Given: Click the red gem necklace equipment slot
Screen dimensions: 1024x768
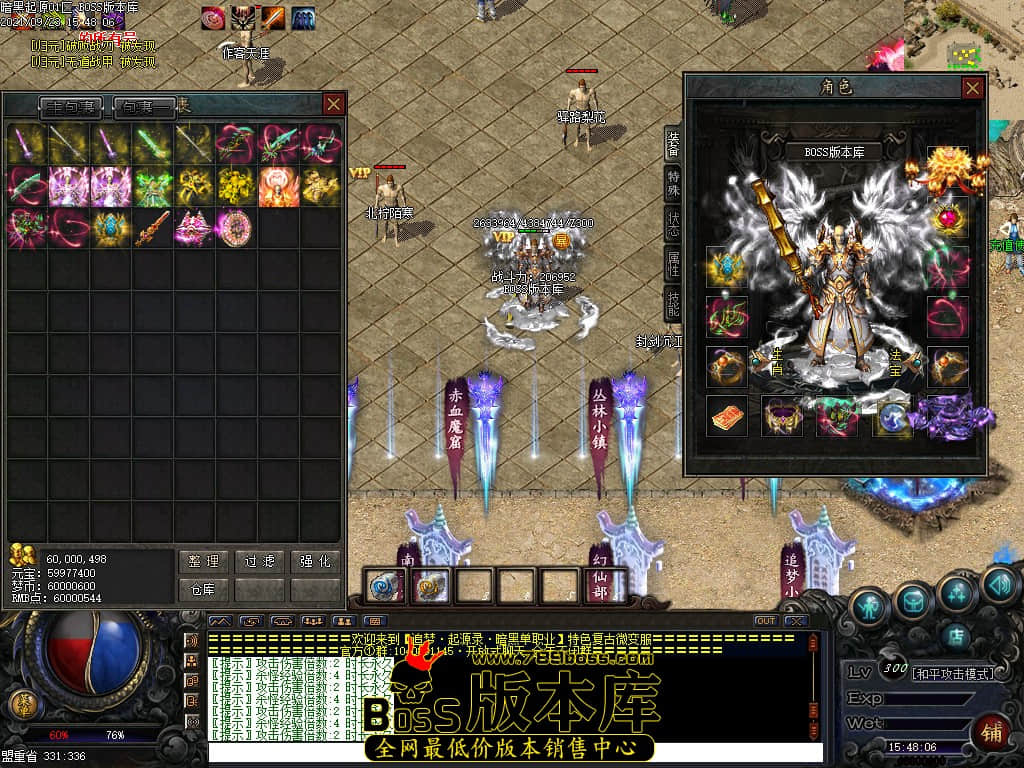Looking at the screenshot, I should 947,218.
